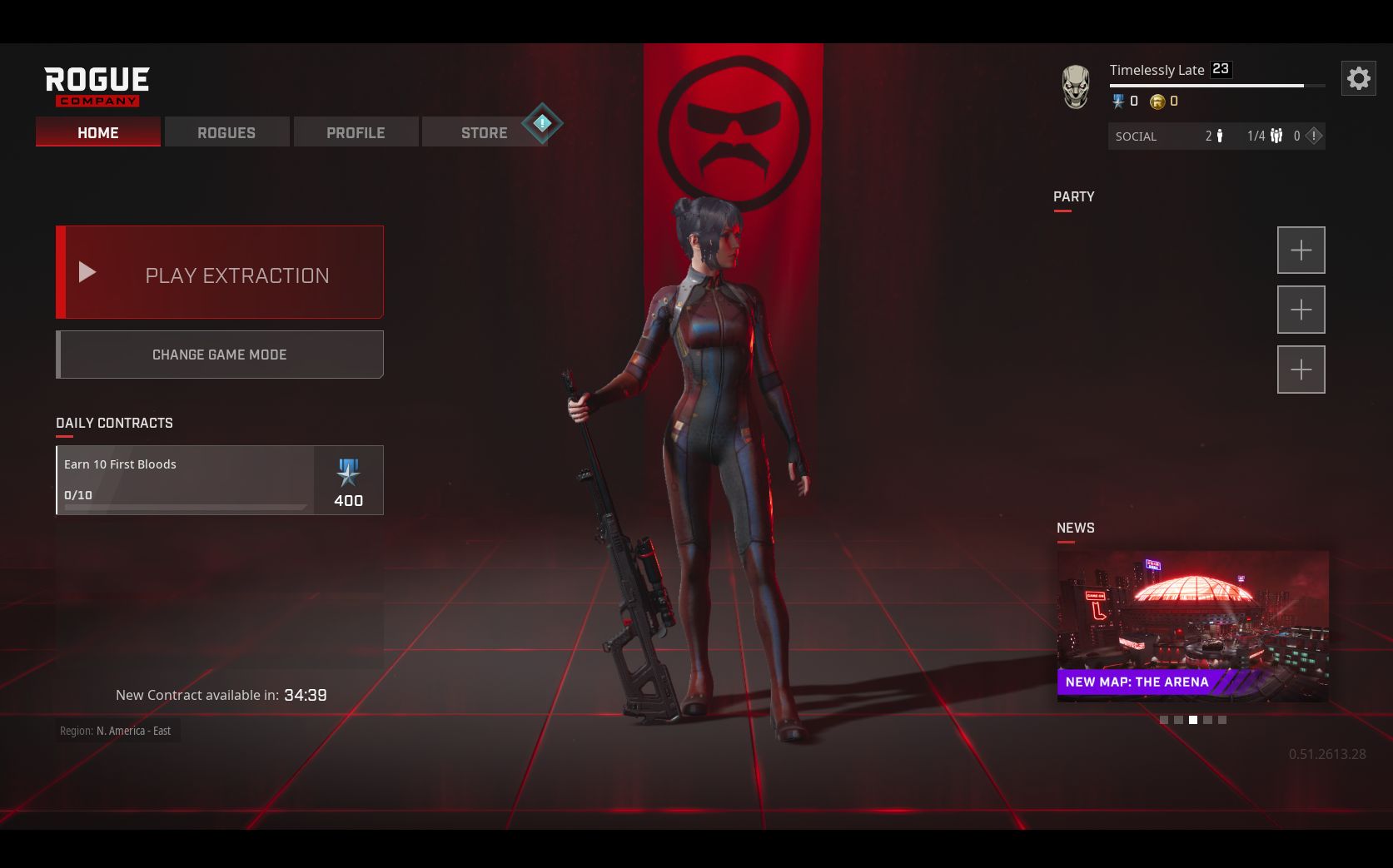Click the friends-online icon in the Social bar
Image resolution: width=1393 pixels, height=868 pixels.
tap(1219, 136)
